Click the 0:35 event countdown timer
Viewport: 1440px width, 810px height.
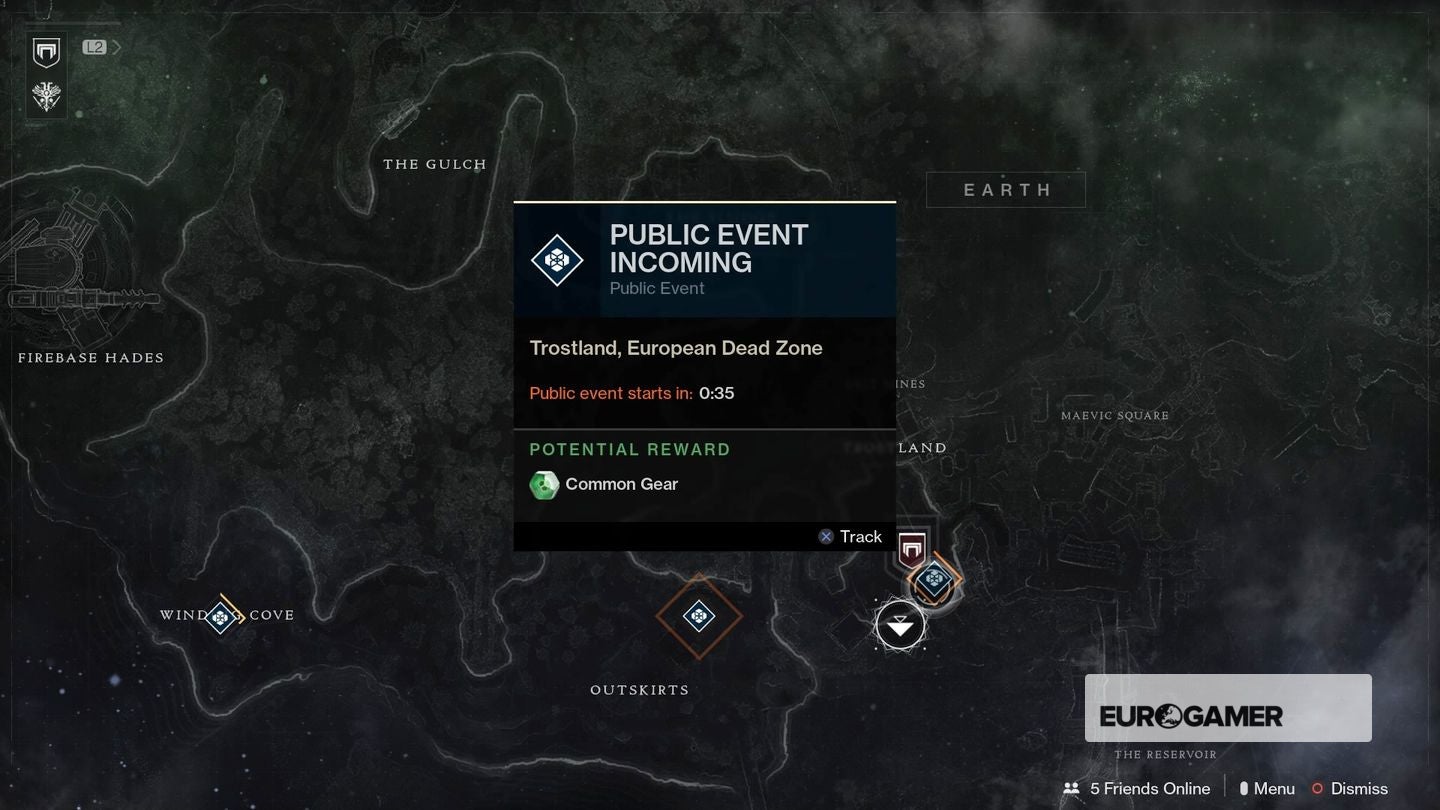click(x=717, y=393)
